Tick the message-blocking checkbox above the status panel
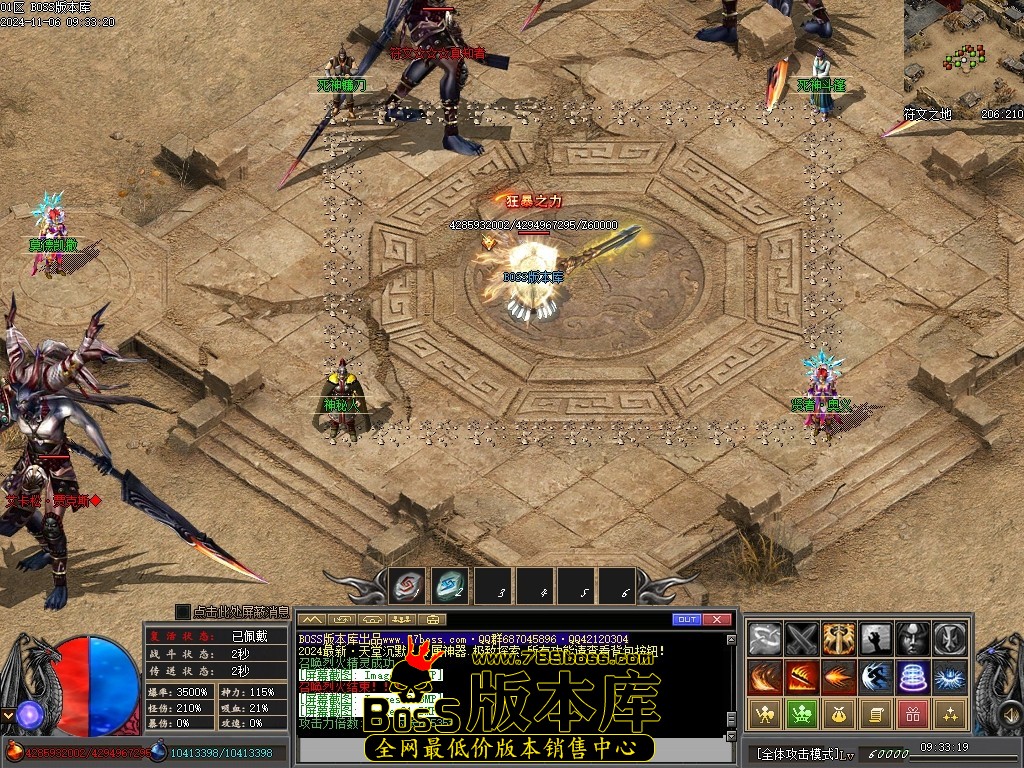Viewport: 1024px width, 768px height. [x=182, y=612]
